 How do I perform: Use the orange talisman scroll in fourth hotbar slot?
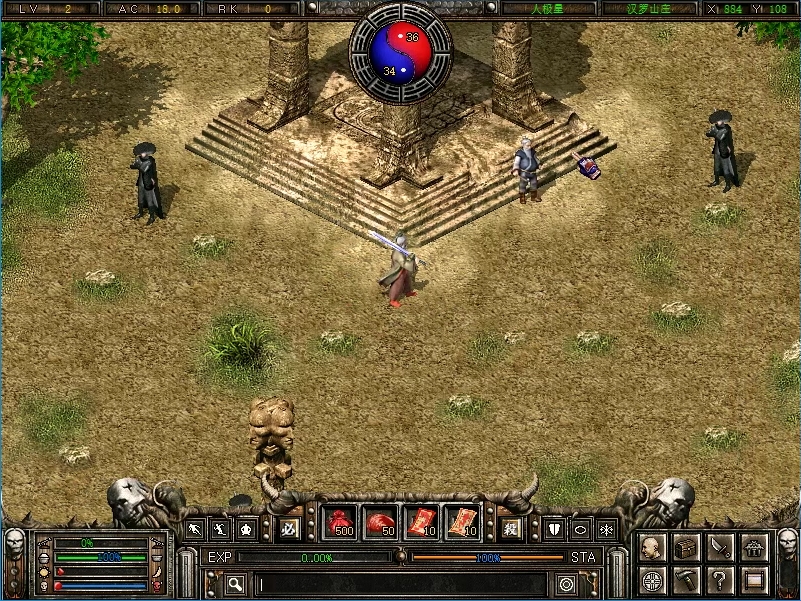coord(461,522)
